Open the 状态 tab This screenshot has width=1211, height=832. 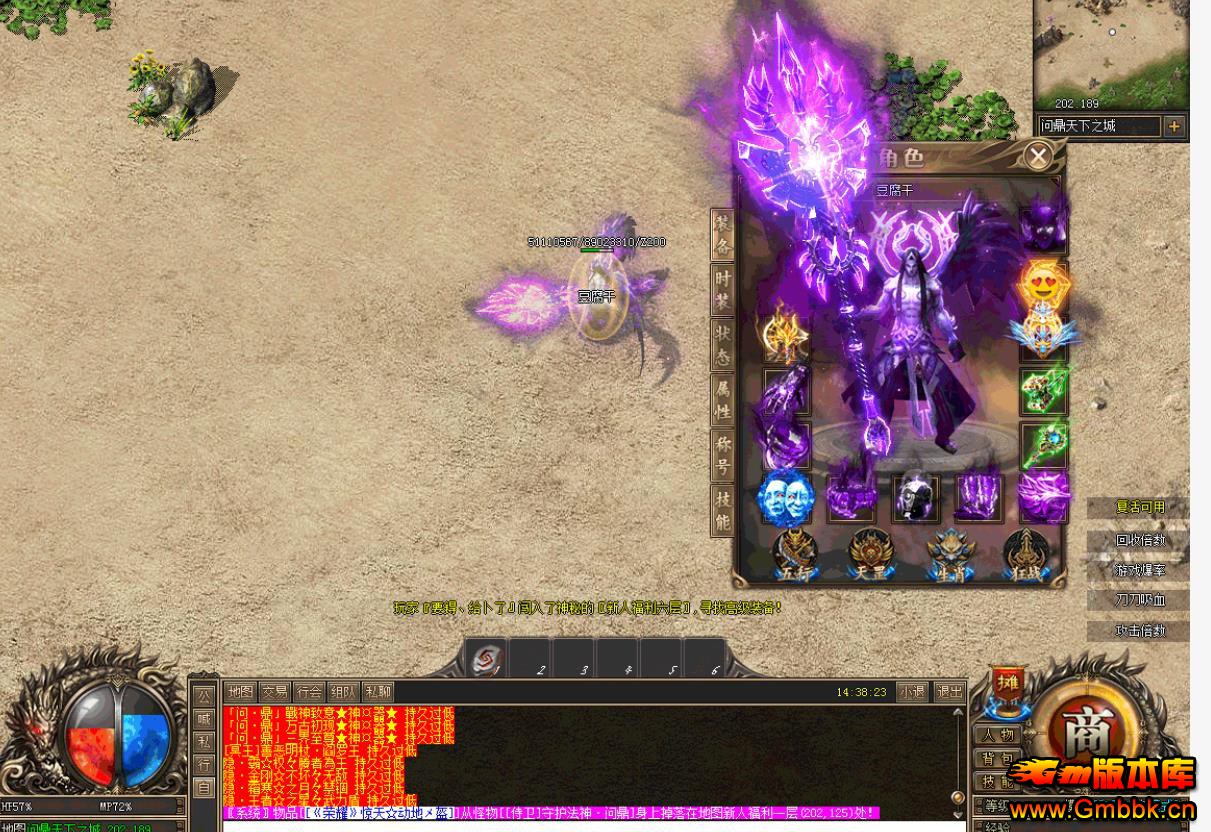coord(722,346)
